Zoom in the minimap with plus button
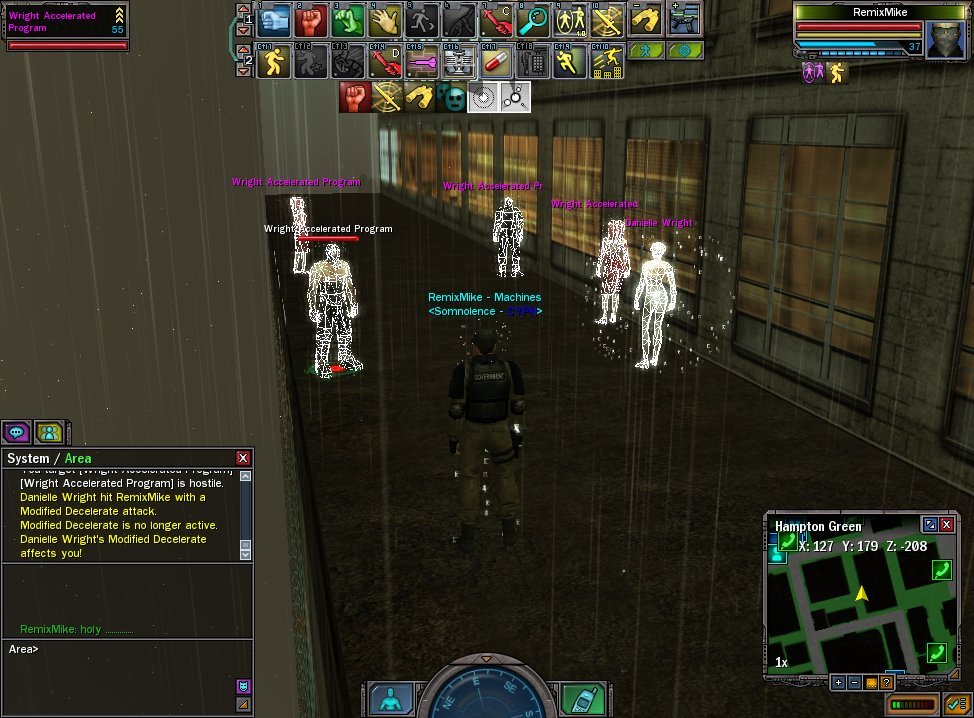Image resolution: width=974 pixels, height=718 pixels. [838, 682]
